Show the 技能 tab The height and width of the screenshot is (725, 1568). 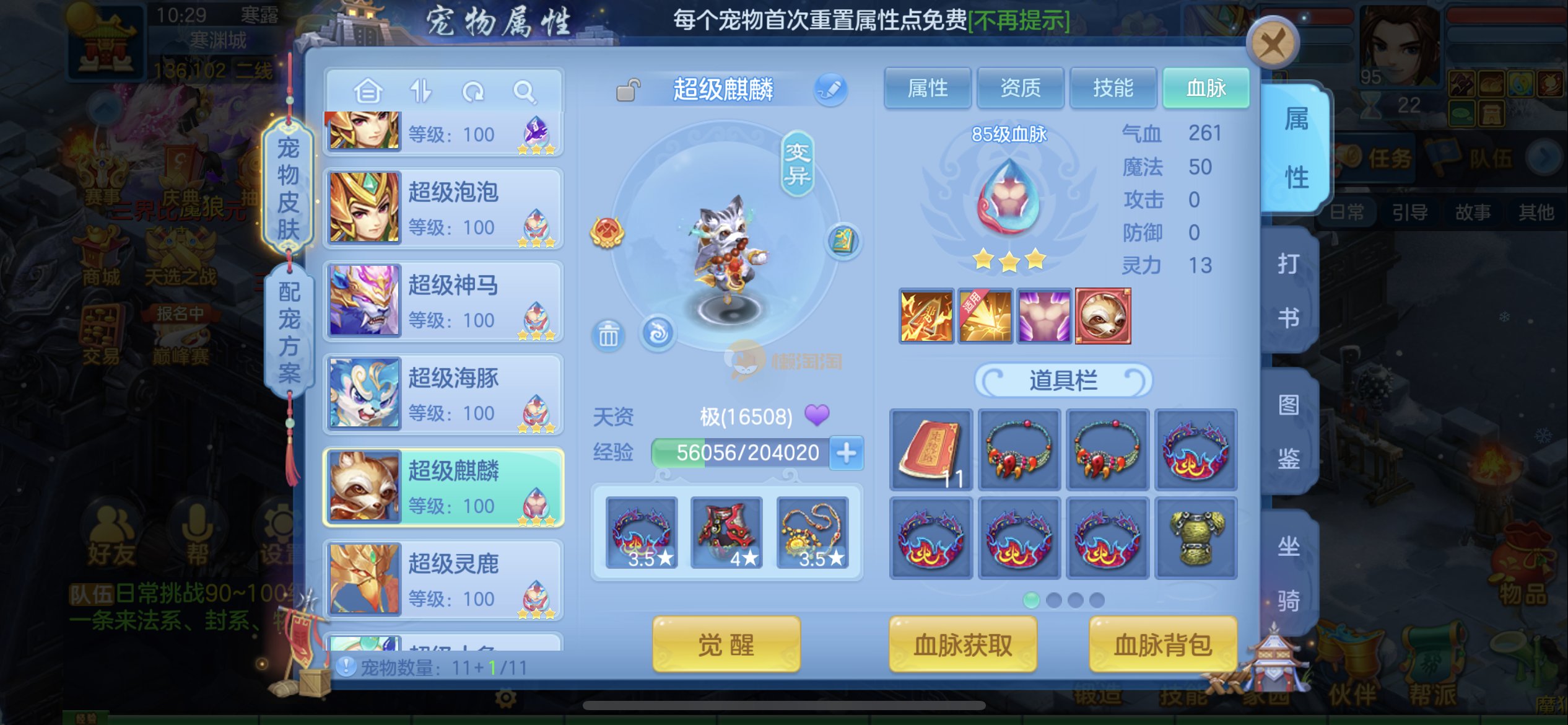pyautogui.click(x=1113, y=88)
